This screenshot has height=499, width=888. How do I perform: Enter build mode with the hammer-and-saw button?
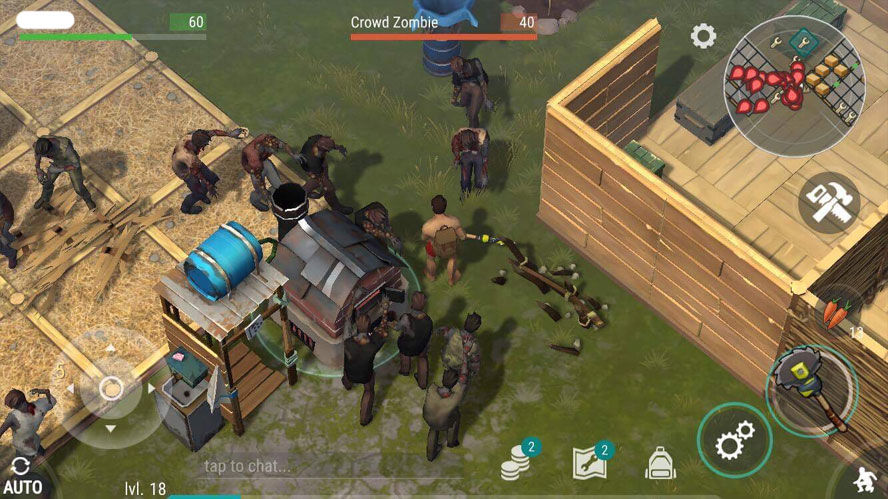[x=828, y=203]
